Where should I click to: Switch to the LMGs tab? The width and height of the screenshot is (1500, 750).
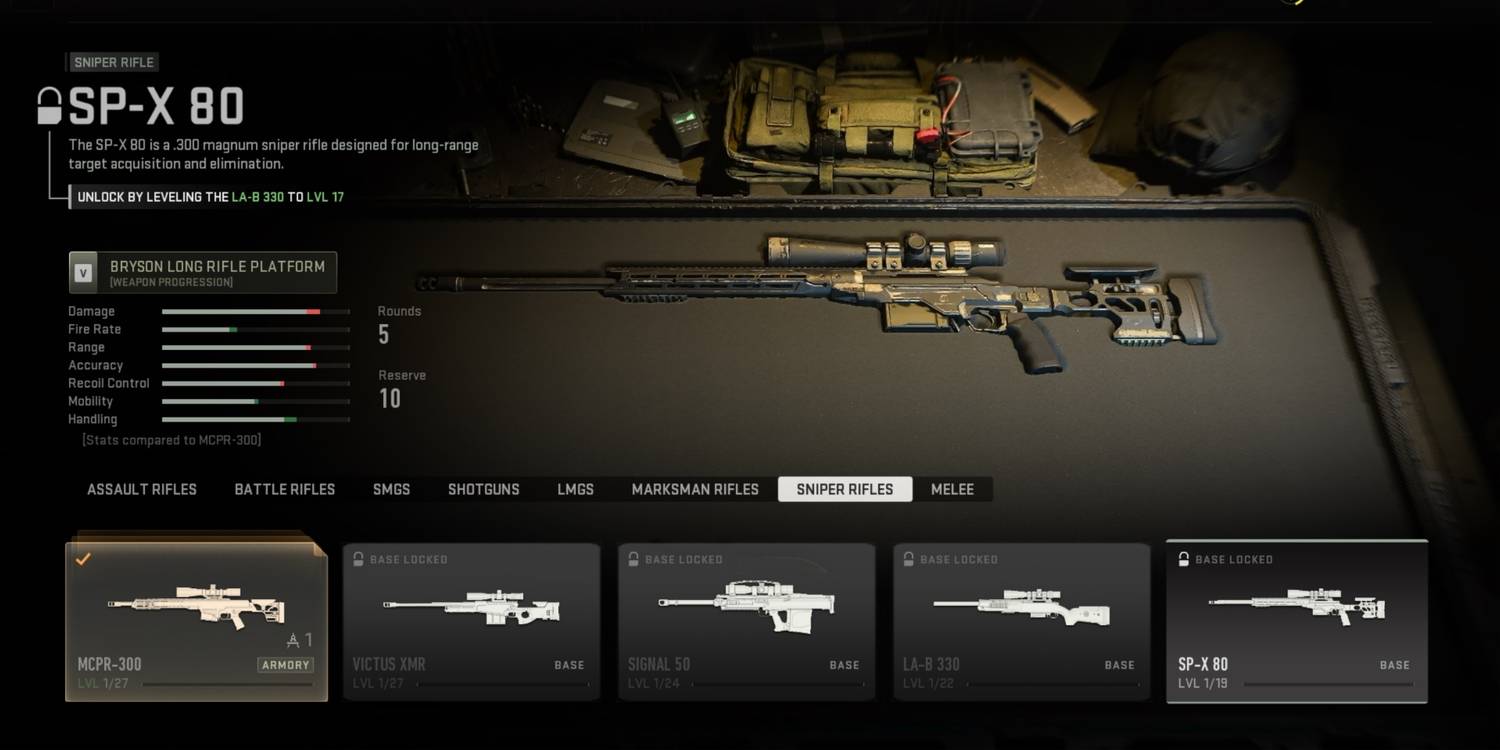coord(575,490)
